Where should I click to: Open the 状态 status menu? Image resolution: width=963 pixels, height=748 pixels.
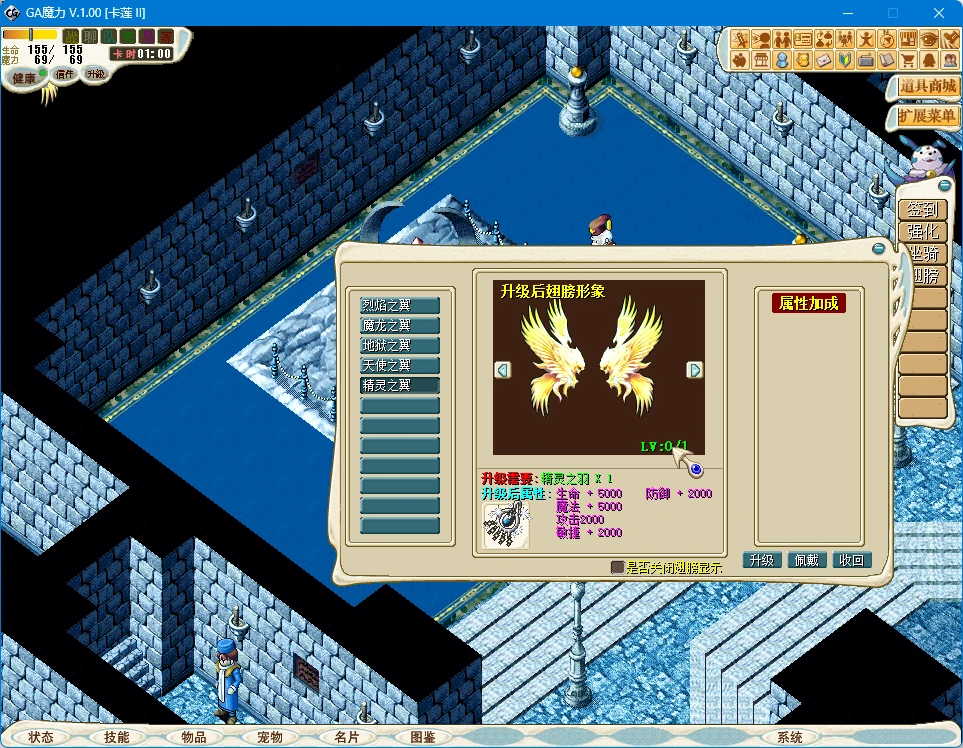click(x=41, y=737)
